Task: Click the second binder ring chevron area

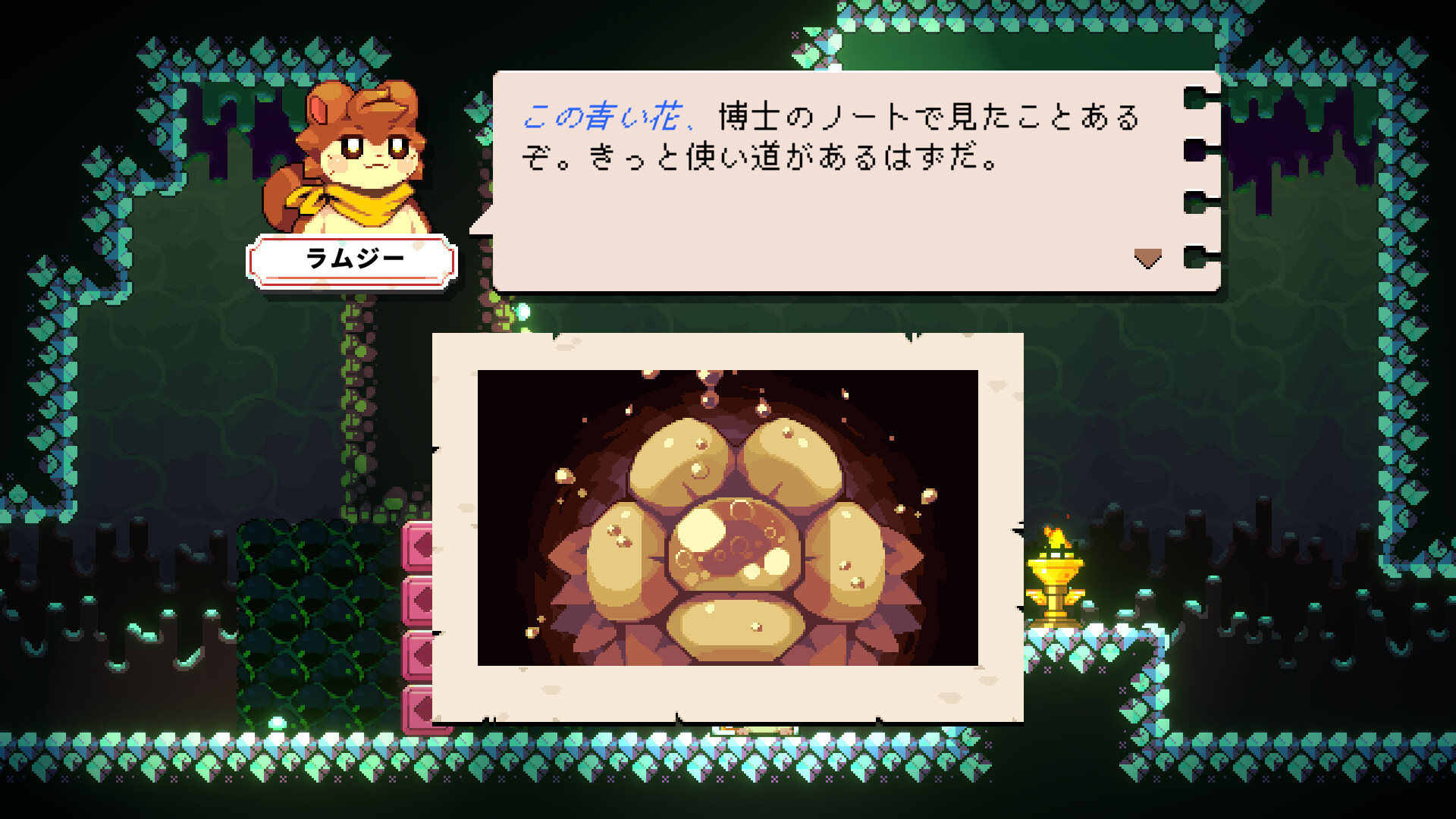Action: coord(1197,150)
